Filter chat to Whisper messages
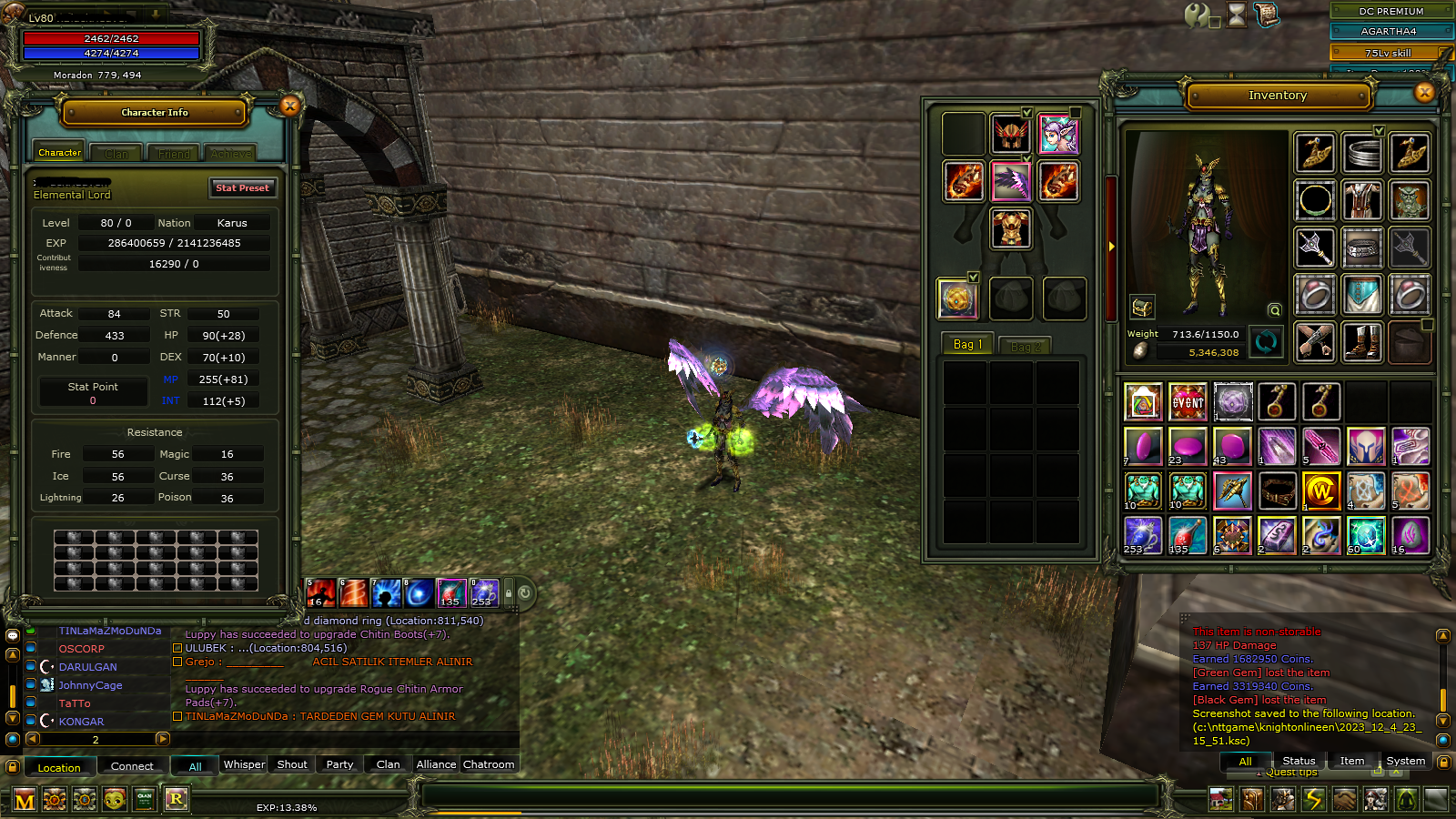 coord(244,764)
